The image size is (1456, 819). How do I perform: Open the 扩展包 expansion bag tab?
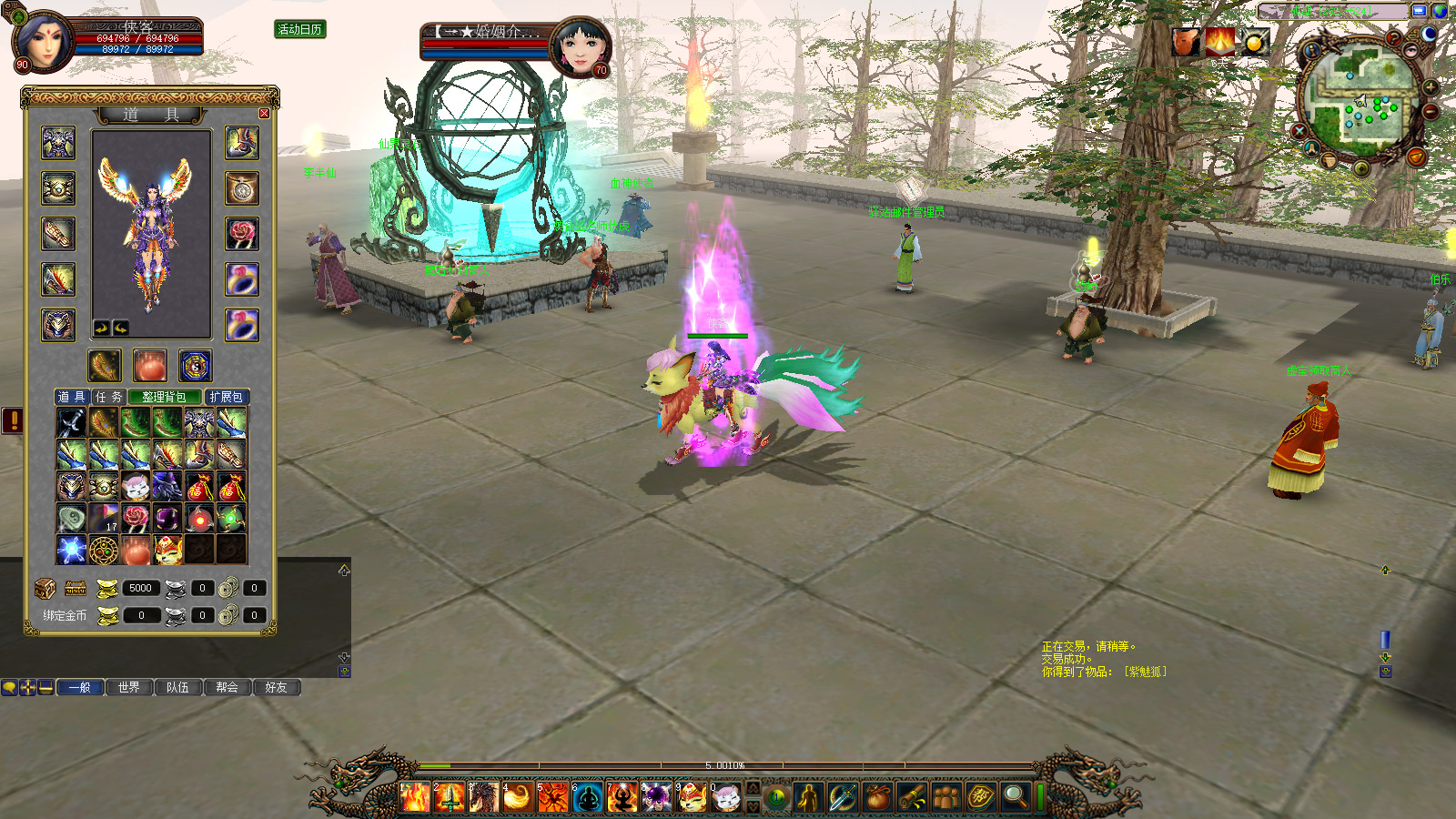pyautogui.click(x=226, y=397)
